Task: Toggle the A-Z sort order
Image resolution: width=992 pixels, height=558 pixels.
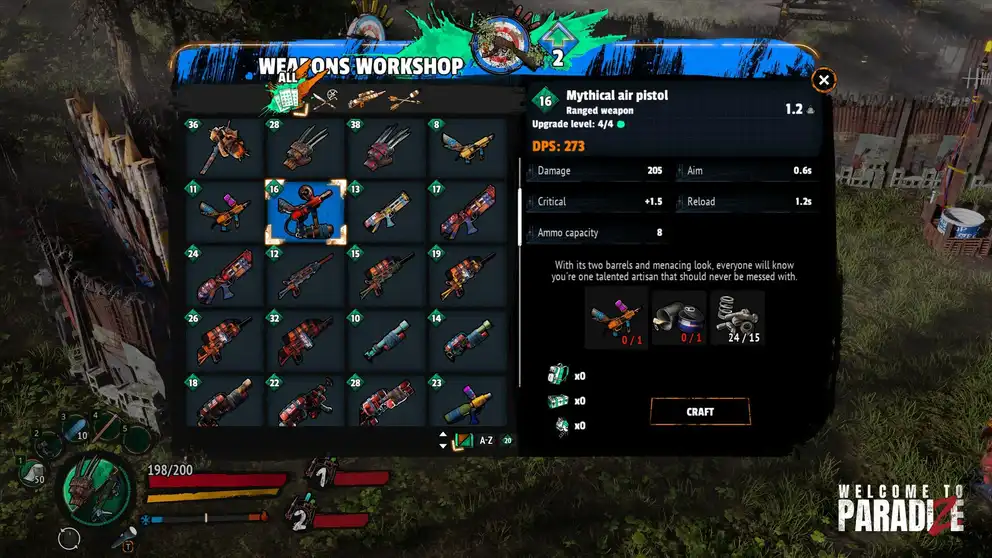Action: (478, 440)
